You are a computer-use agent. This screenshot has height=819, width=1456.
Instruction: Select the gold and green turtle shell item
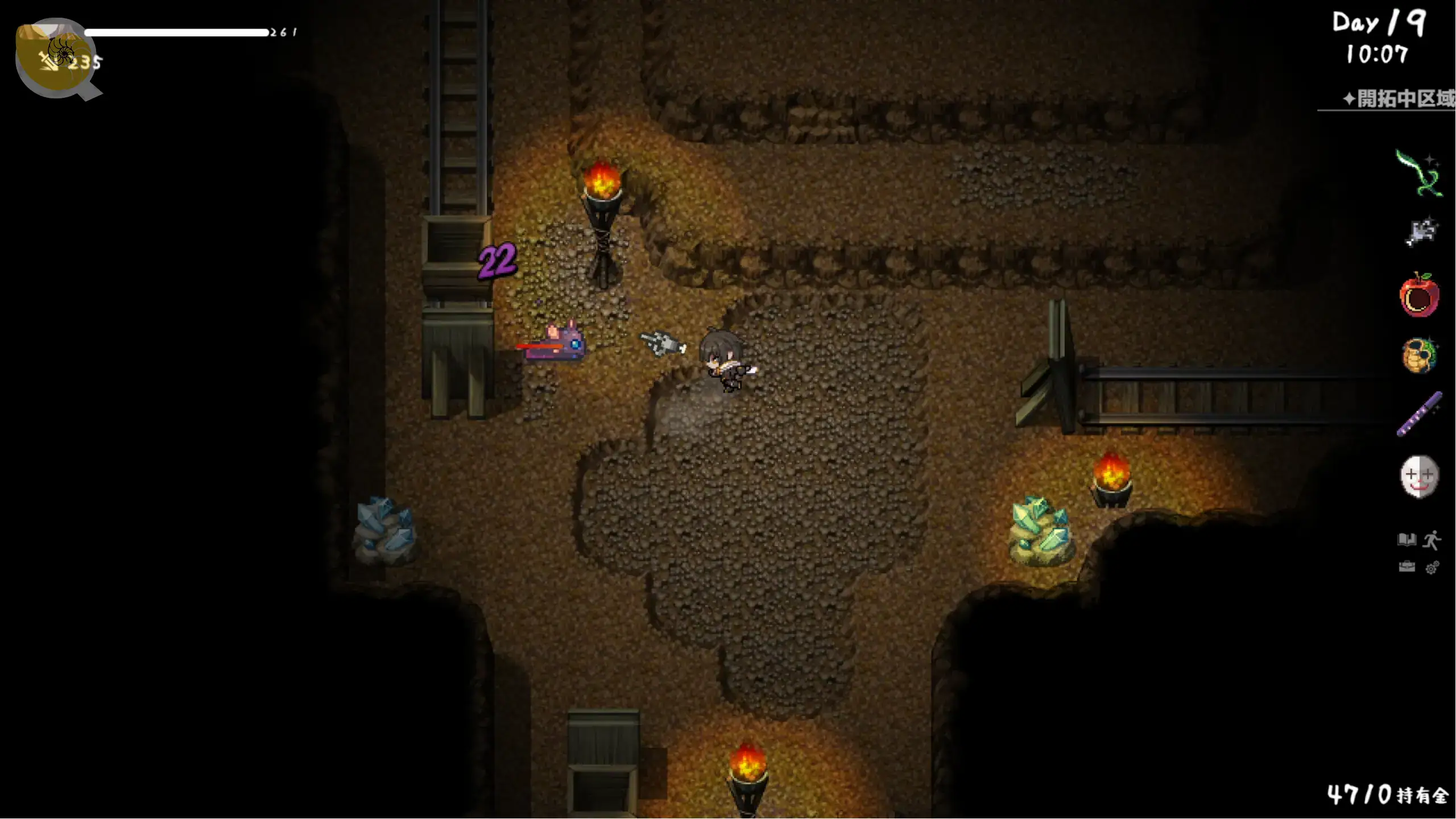tap(1419, 355)
